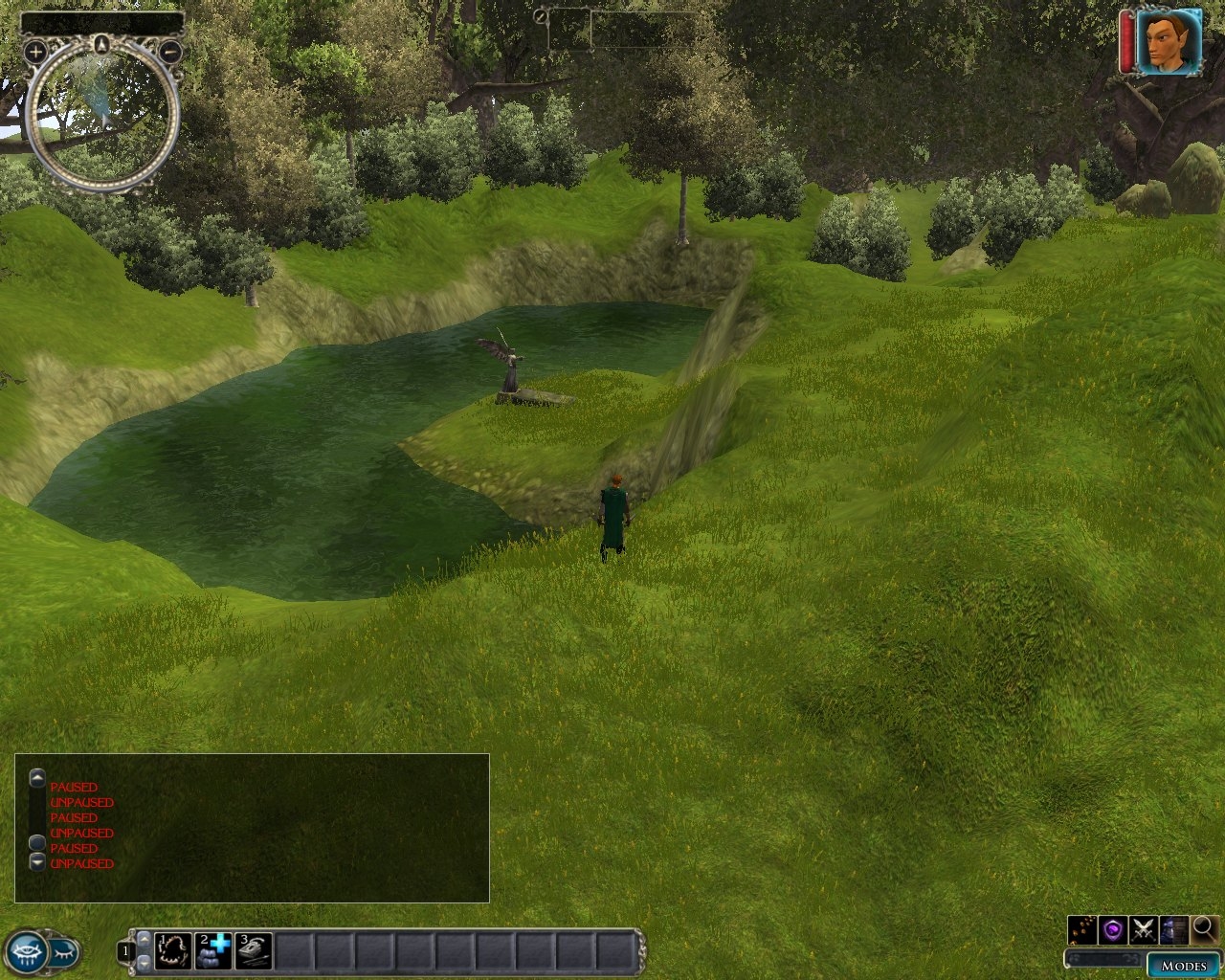Switch to the previous hotbar page with the up arrow
1225x980 pixels.
[x=145, y=939]
